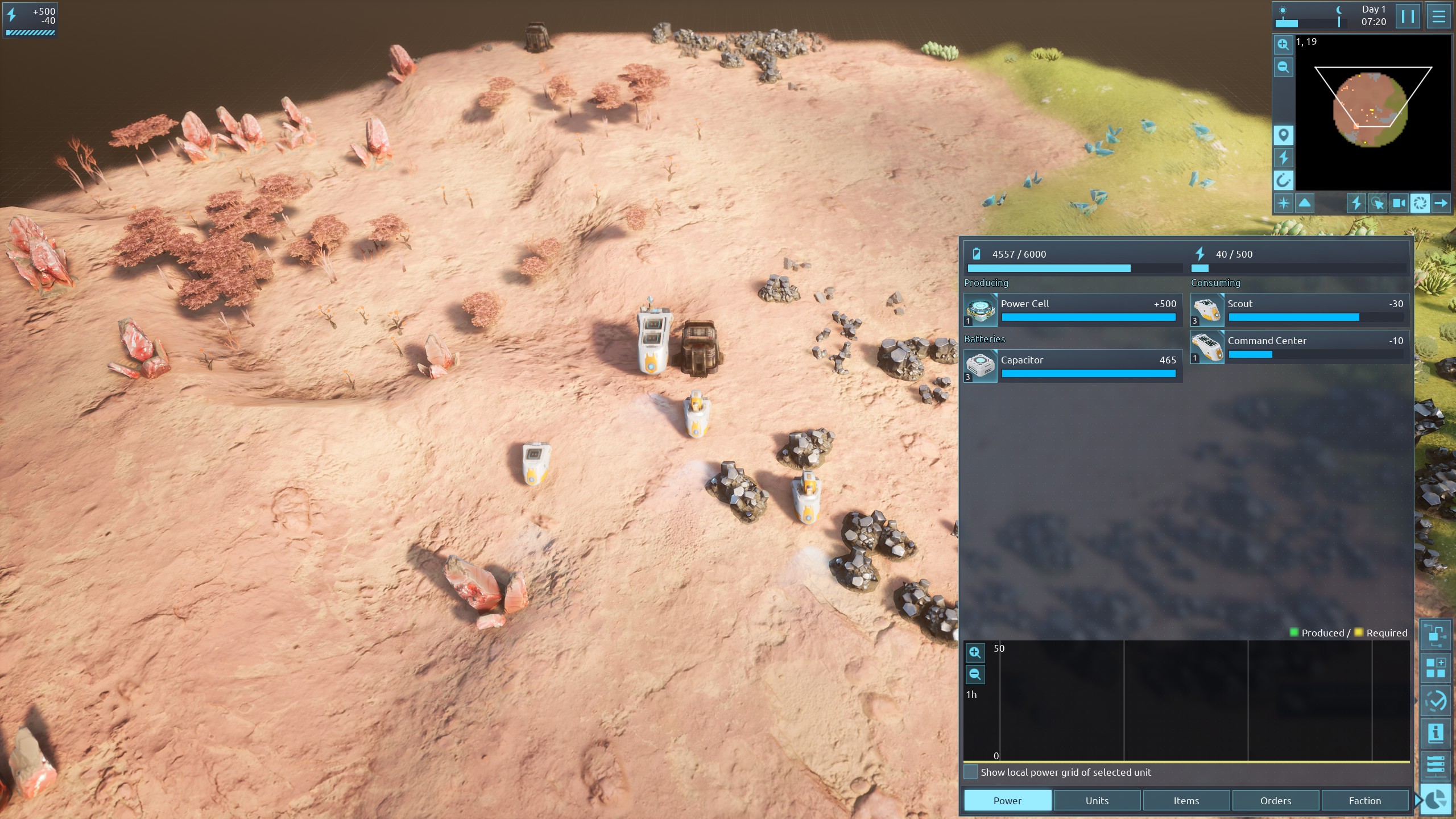Show the Orders tab
The height and width of the screenshot is (819, 1456).
(x=1275, y=800)
